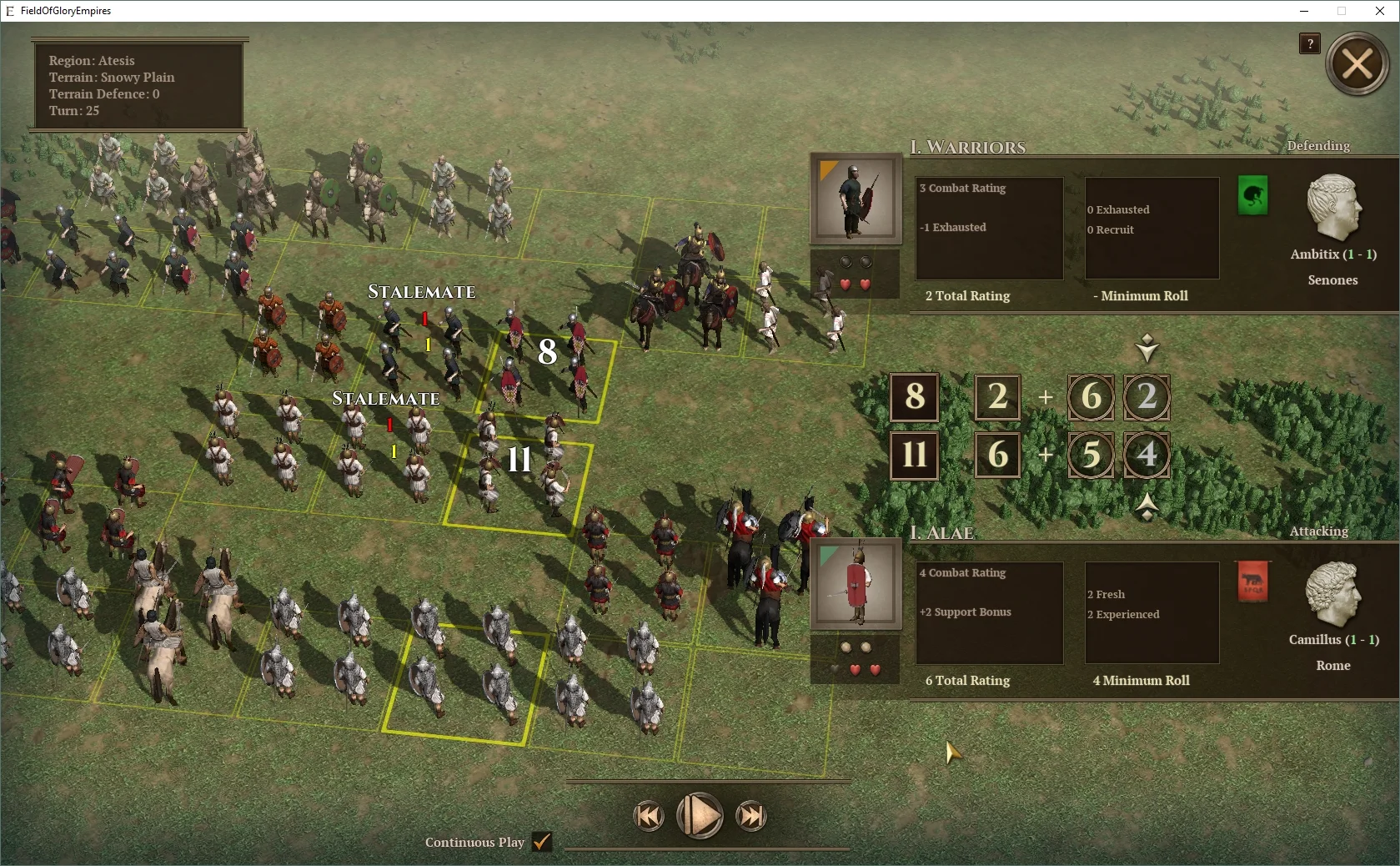This screenshot has height=866, width=1400.
Task: Click the rewind battle playback button
Action: [x=649, y=817]
